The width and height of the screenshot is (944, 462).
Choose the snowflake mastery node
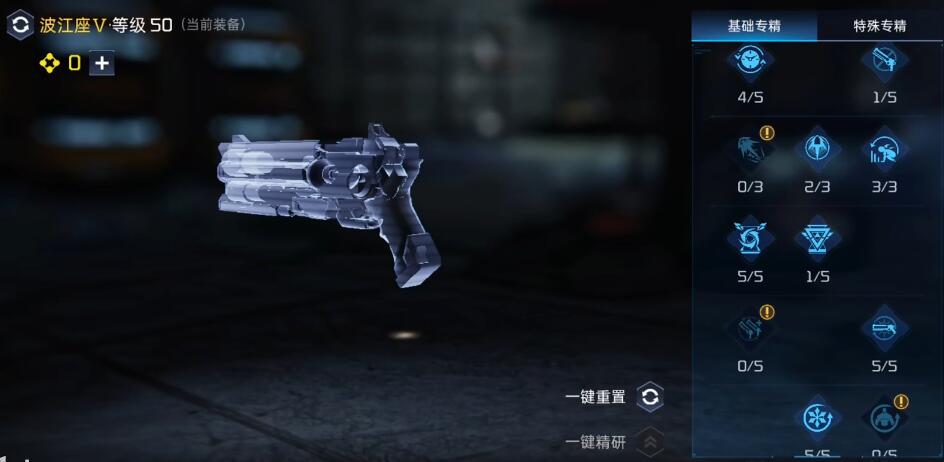click(817, 418)
